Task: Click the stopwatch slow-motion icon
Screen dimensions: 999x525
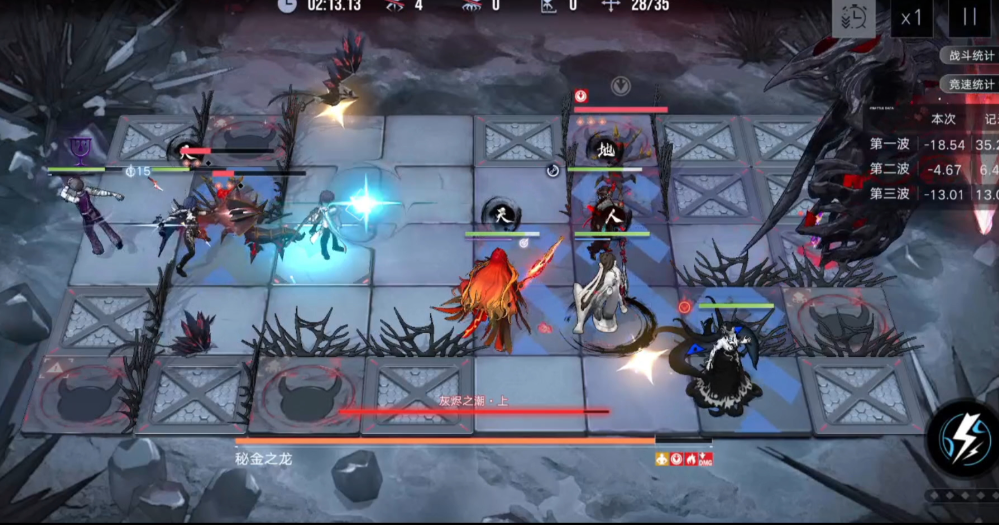Action: click(855, 17)
